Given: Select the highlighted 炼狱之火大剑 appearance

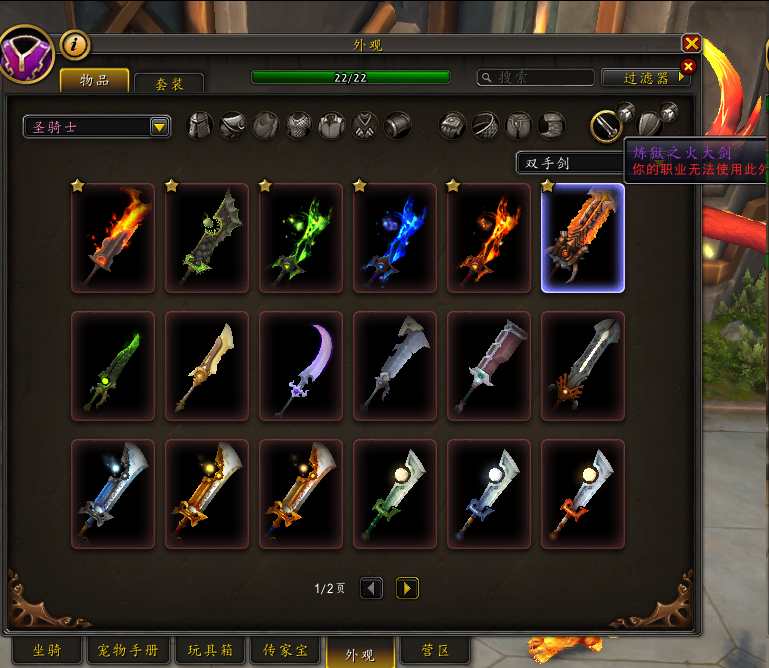Looking at the screenshot, I should 583,238.
